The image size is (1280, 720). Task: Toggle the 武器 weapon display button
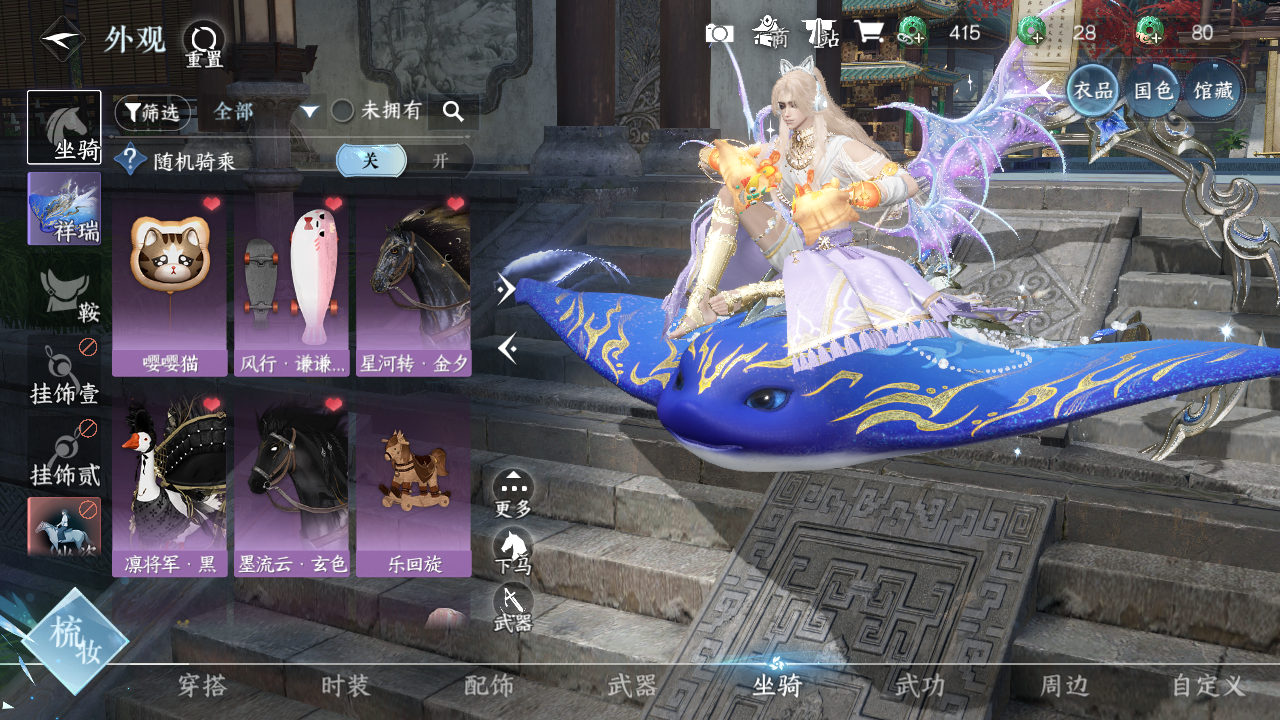[x=513, y=607]
